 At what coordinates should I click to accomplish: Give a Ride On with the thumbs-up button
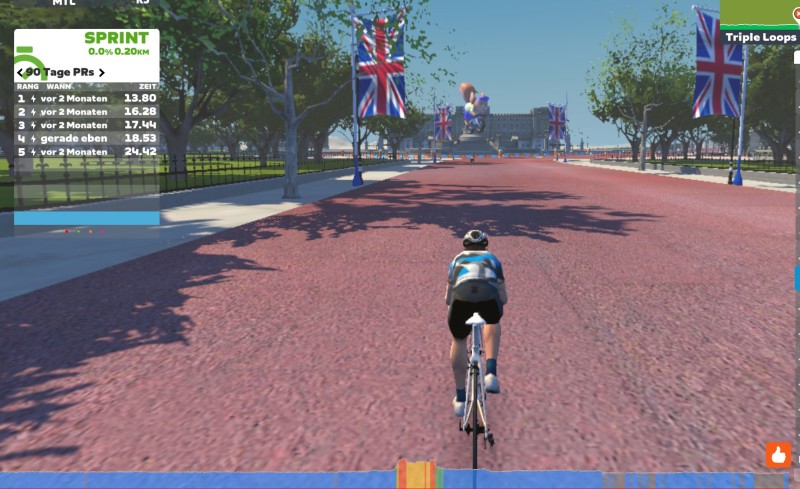pos(778,455)
